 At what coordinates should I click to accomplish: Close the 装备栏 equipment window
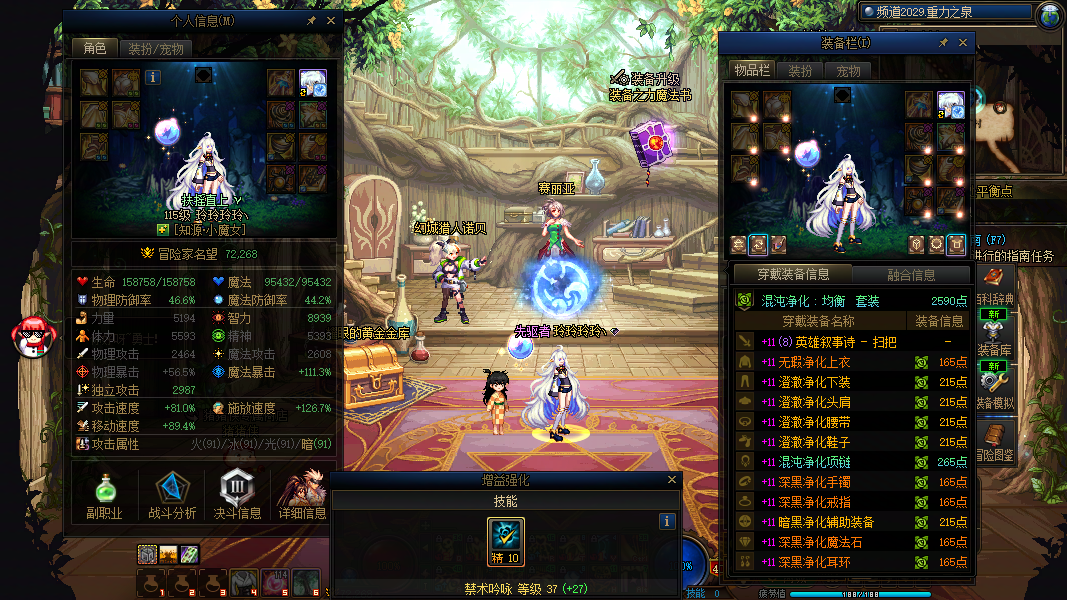point(964,43)
